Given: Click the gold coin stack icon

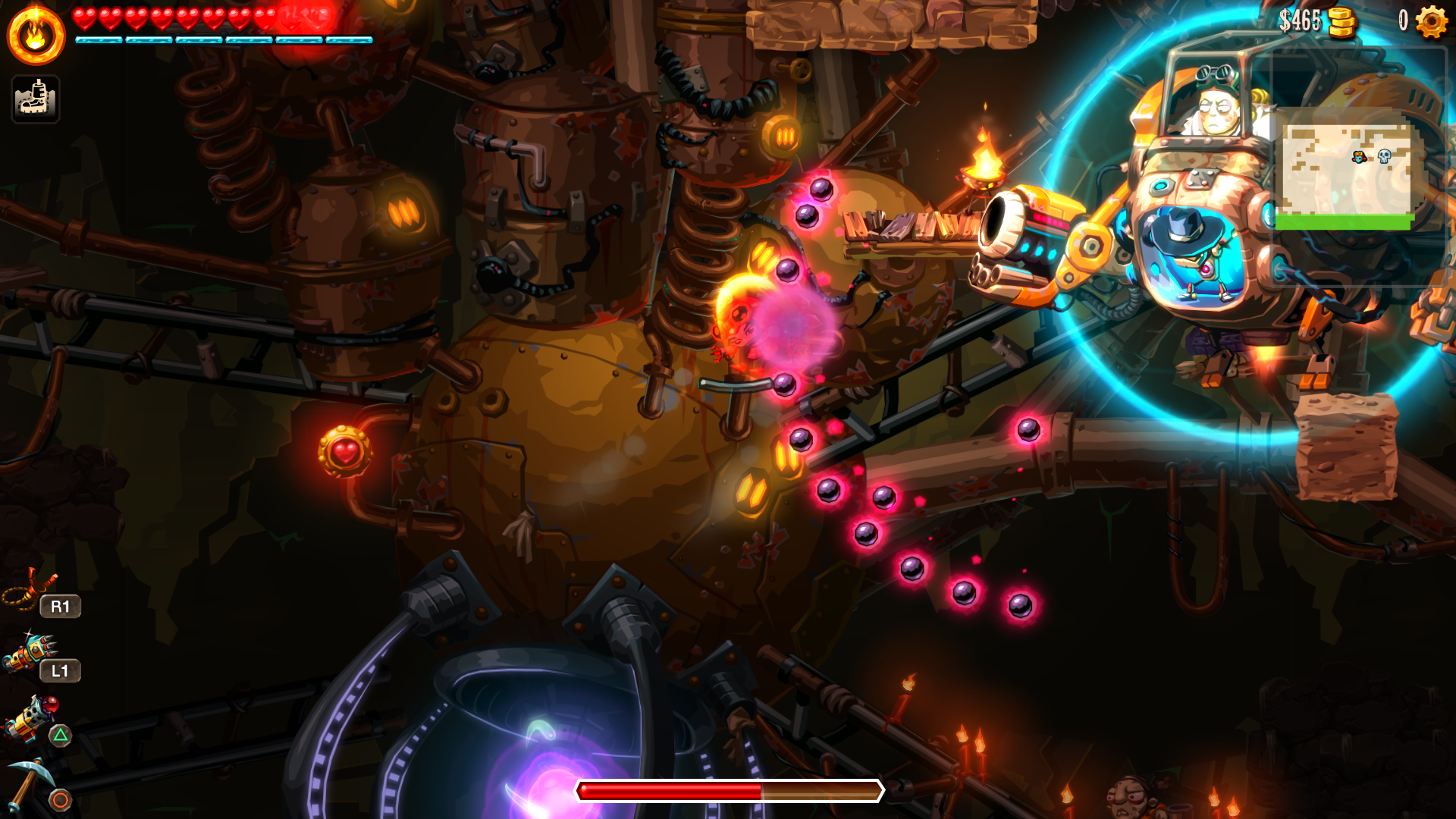Looking at the screenshot, I should point(1341,22).
